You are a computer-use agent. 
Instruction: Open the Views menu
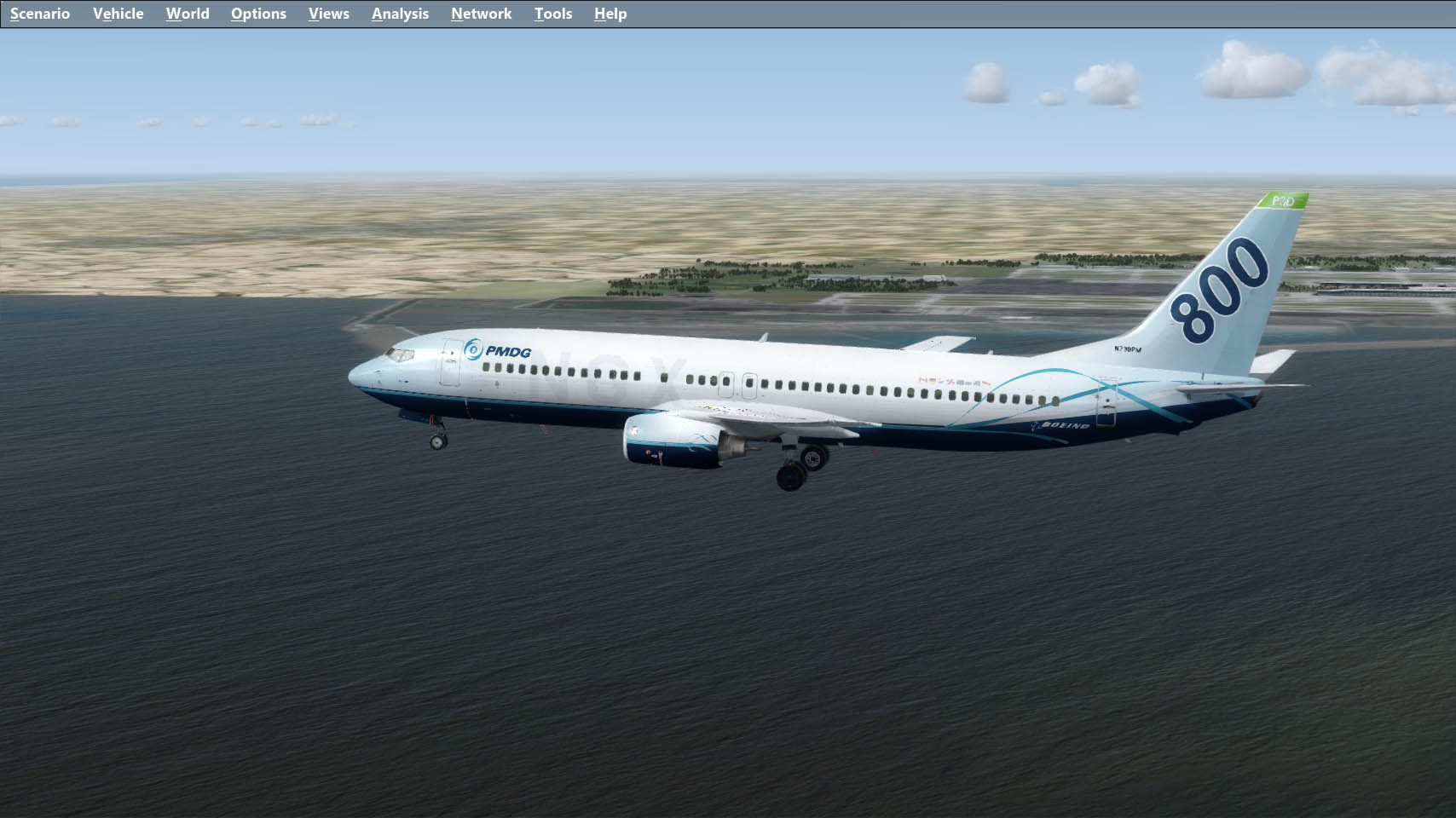click(329, 14)
